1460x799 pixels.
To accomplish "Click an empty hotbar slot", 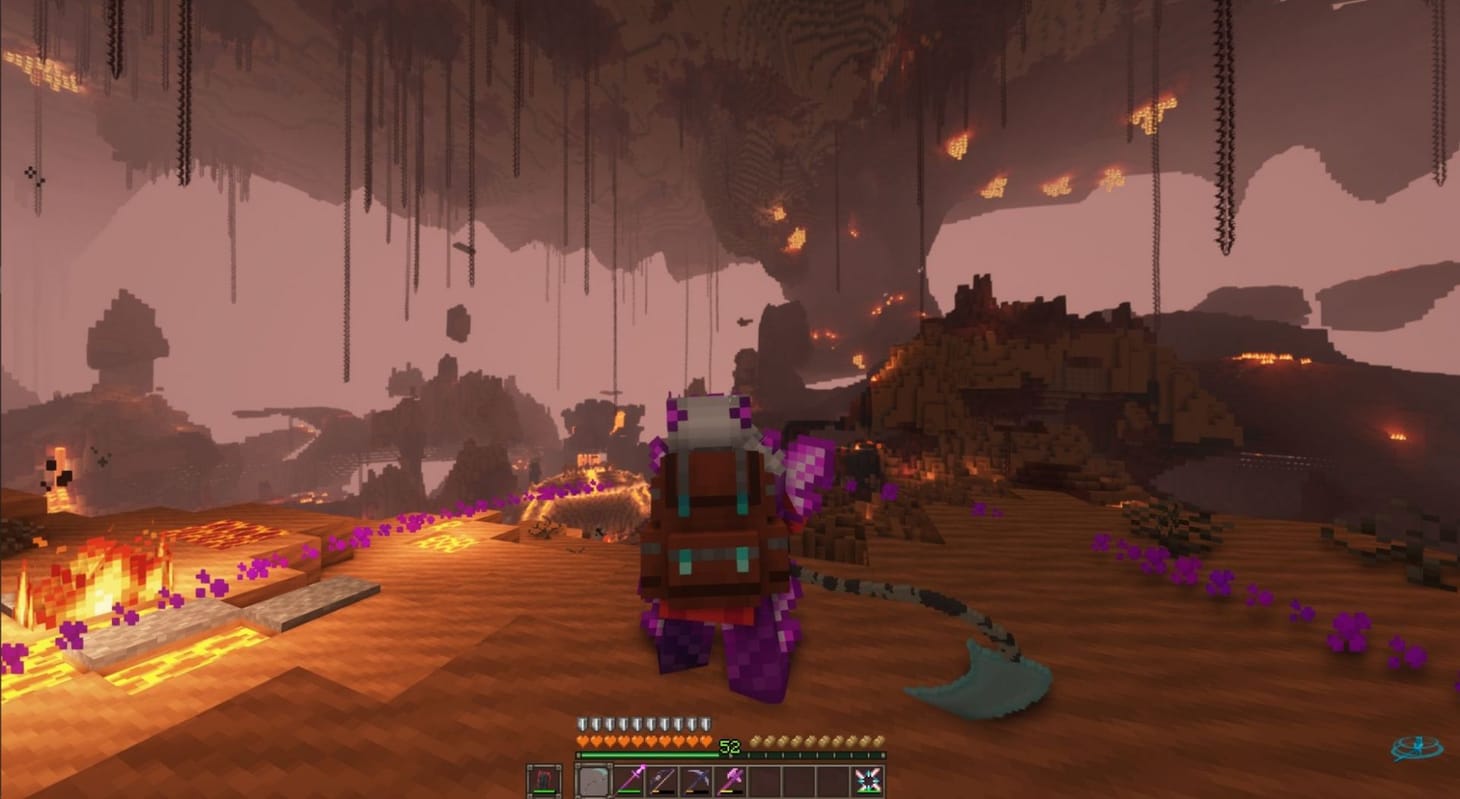I will 800,782.
